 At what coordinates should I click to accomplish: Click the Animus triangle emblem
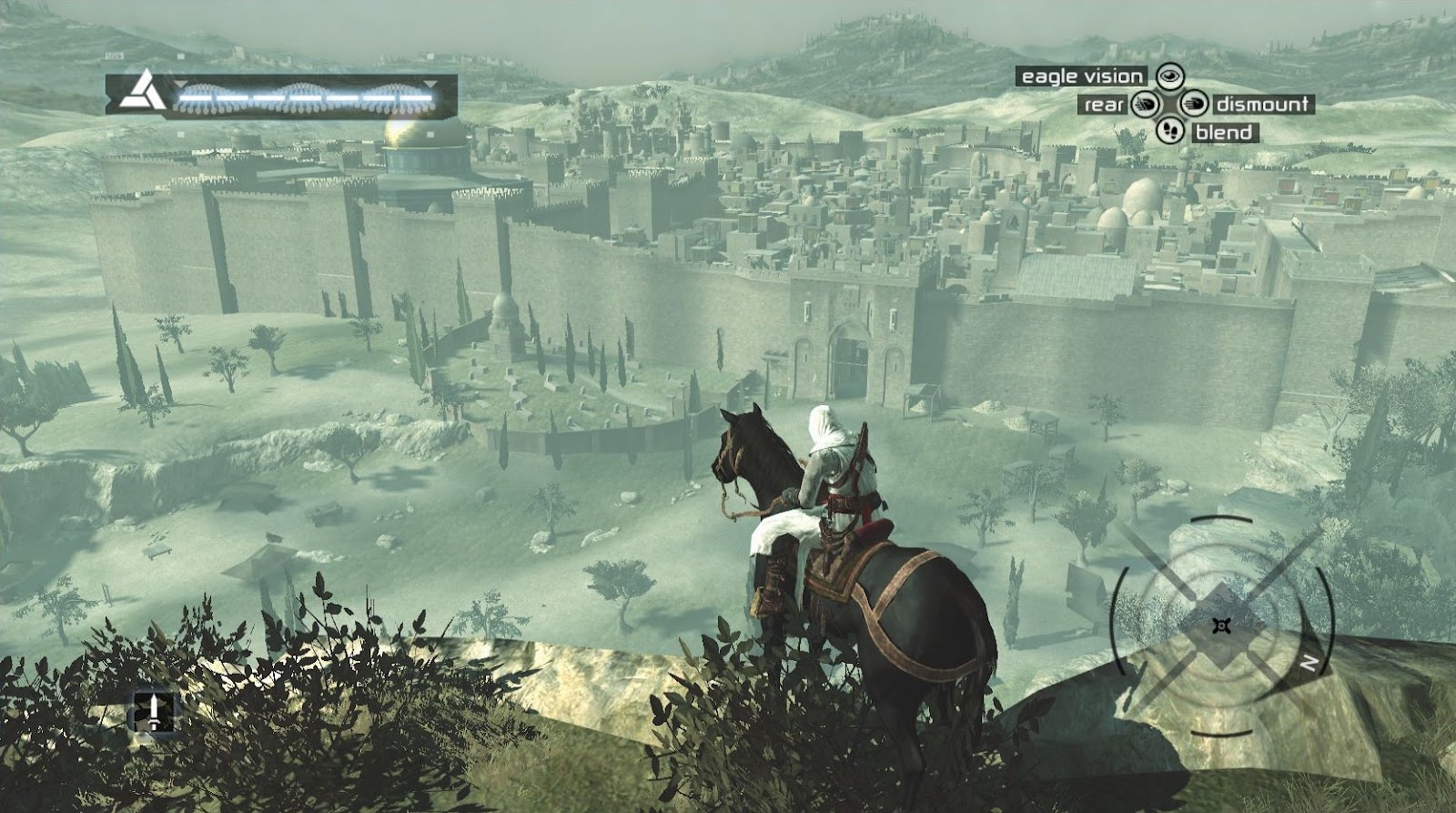coord(145,92)
